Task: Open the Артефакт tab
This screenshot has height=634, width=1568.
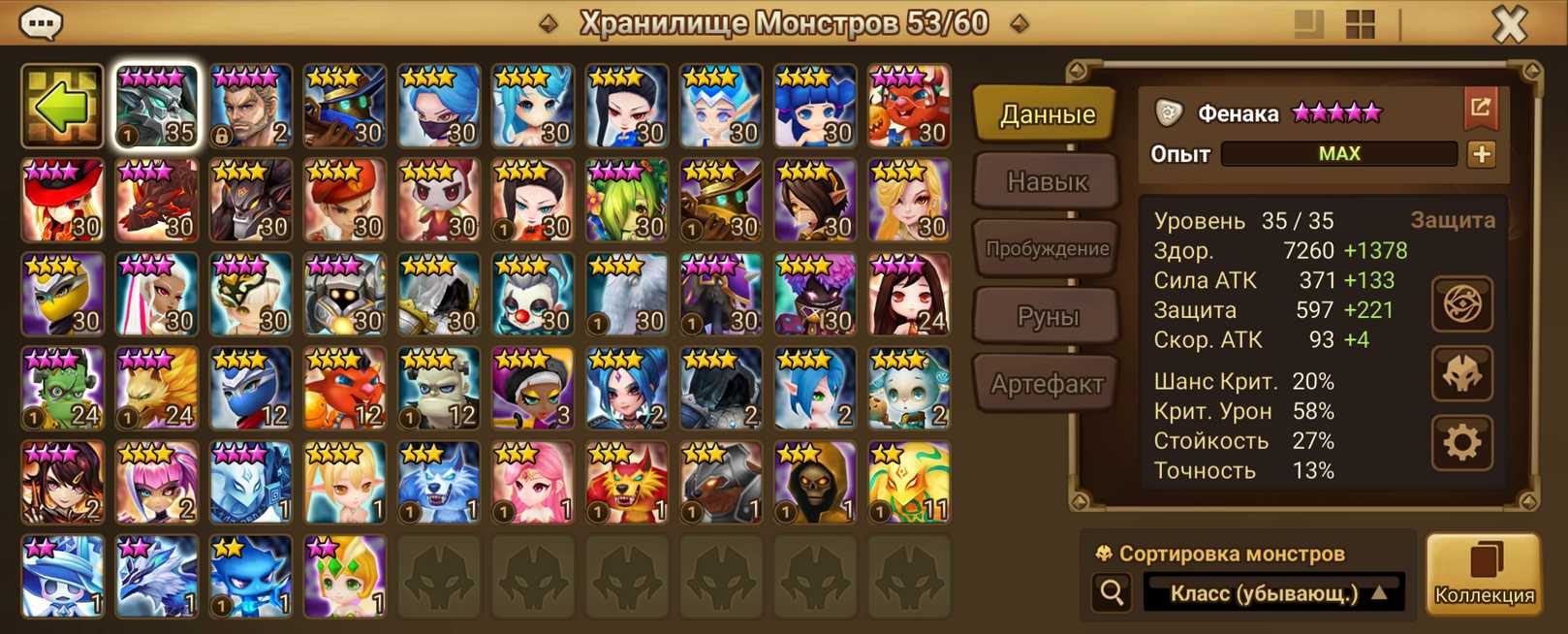Action: 1047,384
